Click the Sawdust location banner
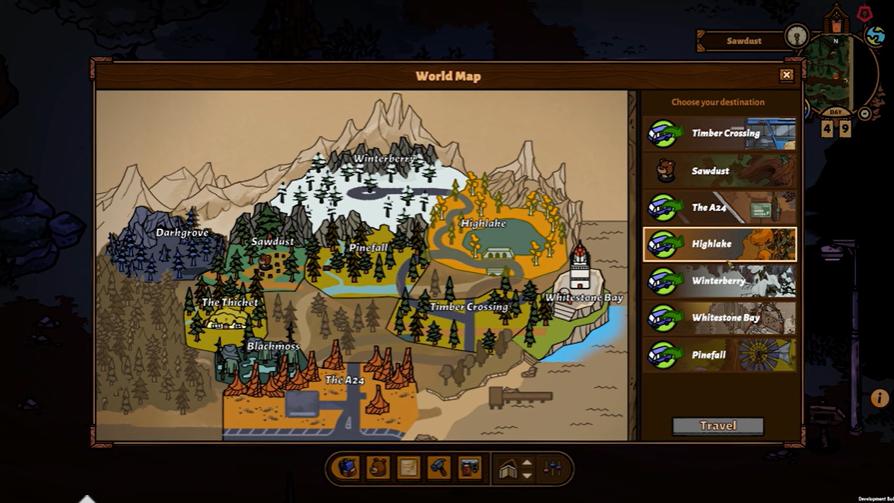 pyautogui.click(x=743, y=41)
